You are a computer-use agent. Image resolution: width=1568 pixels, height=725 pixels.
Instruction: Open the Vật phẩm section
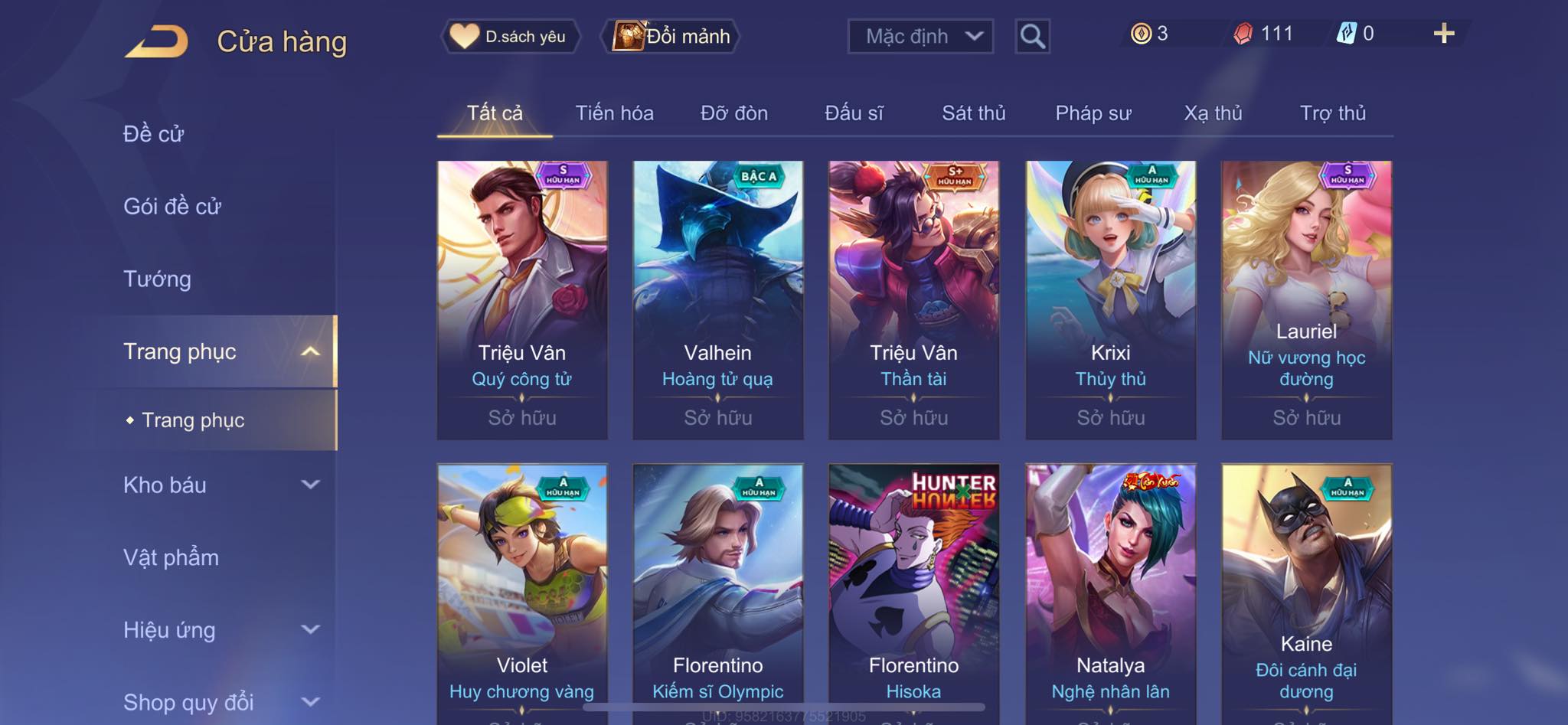(171, 557)
